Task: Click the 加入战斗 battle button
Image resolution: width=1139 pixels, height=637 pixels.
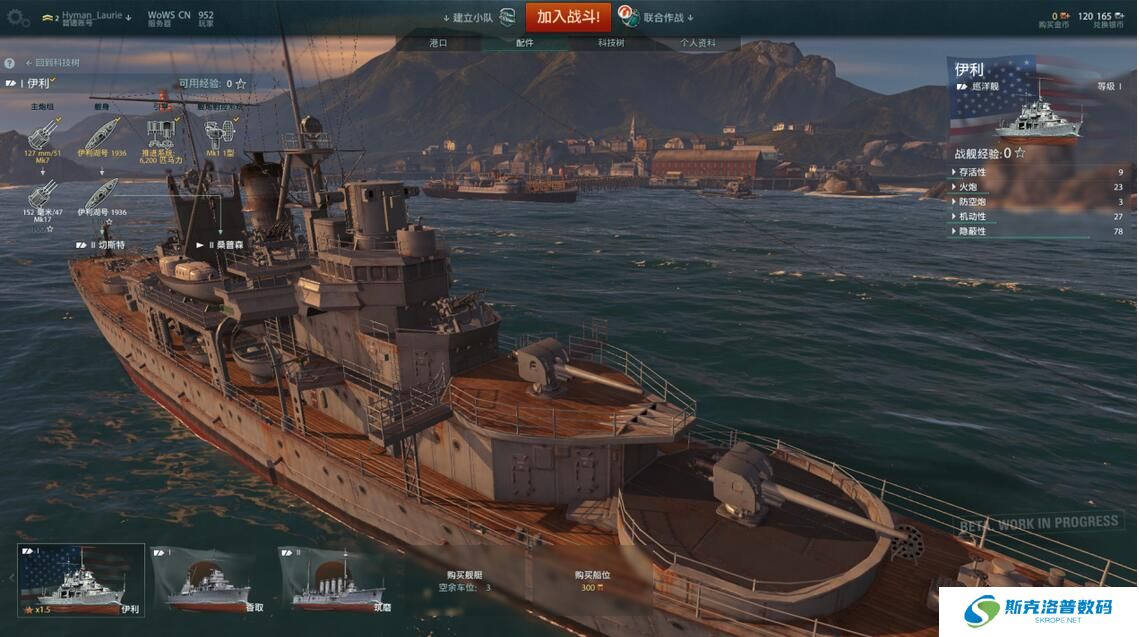Action: tap(567, 17)
